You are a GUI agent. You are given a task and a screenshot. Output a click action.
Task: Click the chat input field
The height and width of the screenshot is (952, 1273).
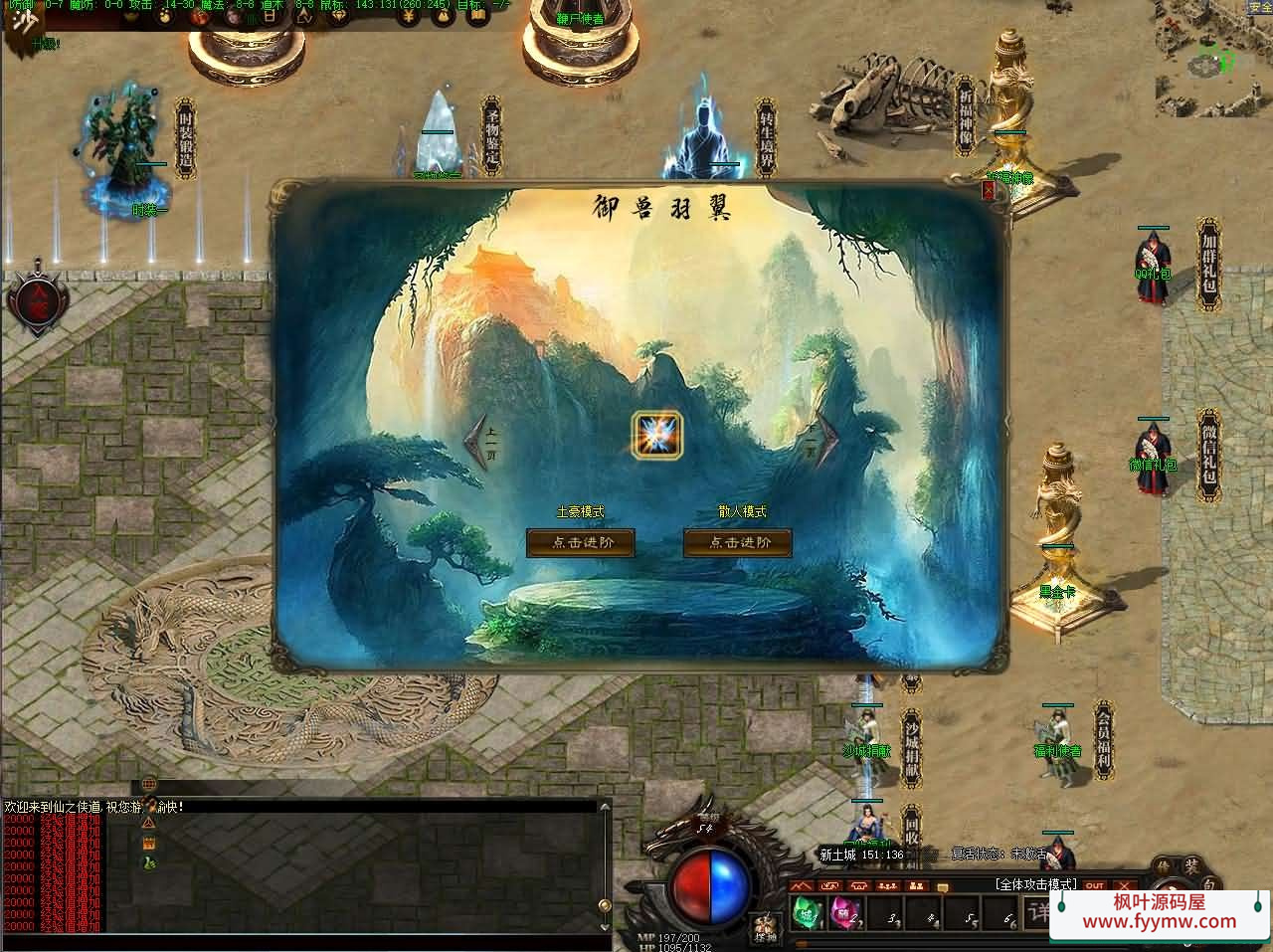[x=298, y=942]
